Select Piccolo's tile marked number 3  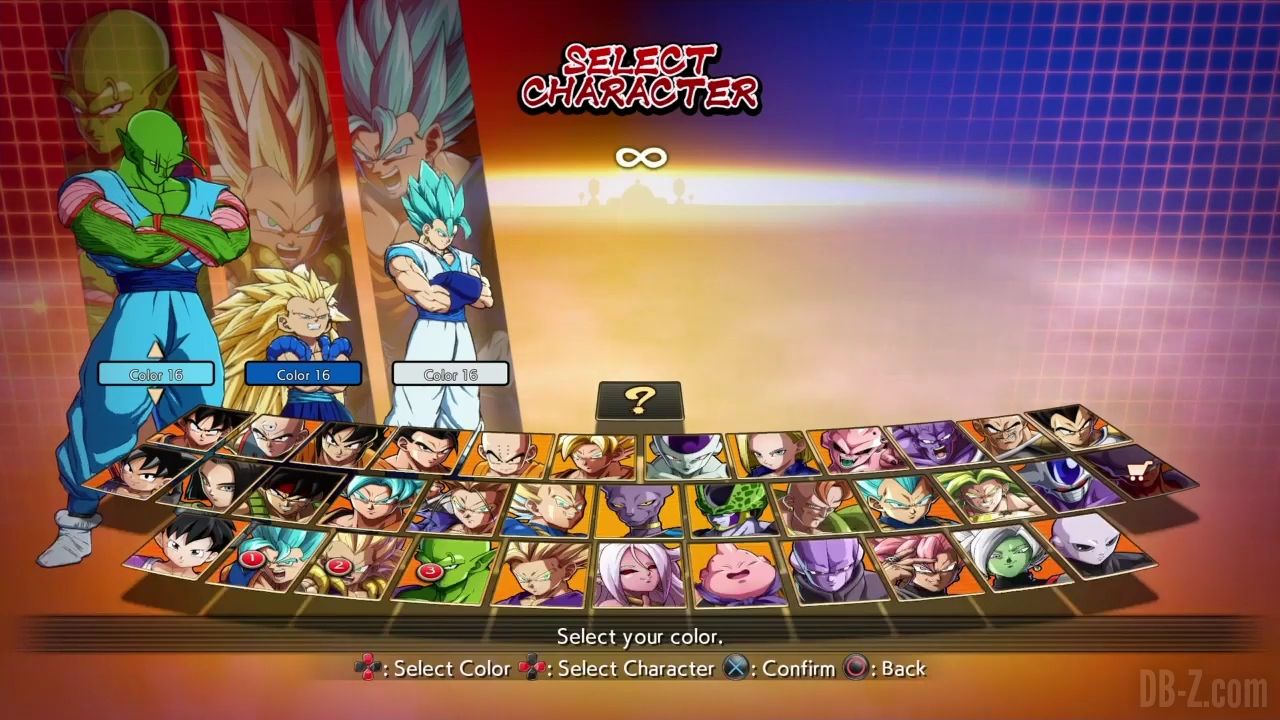(443, 569)
